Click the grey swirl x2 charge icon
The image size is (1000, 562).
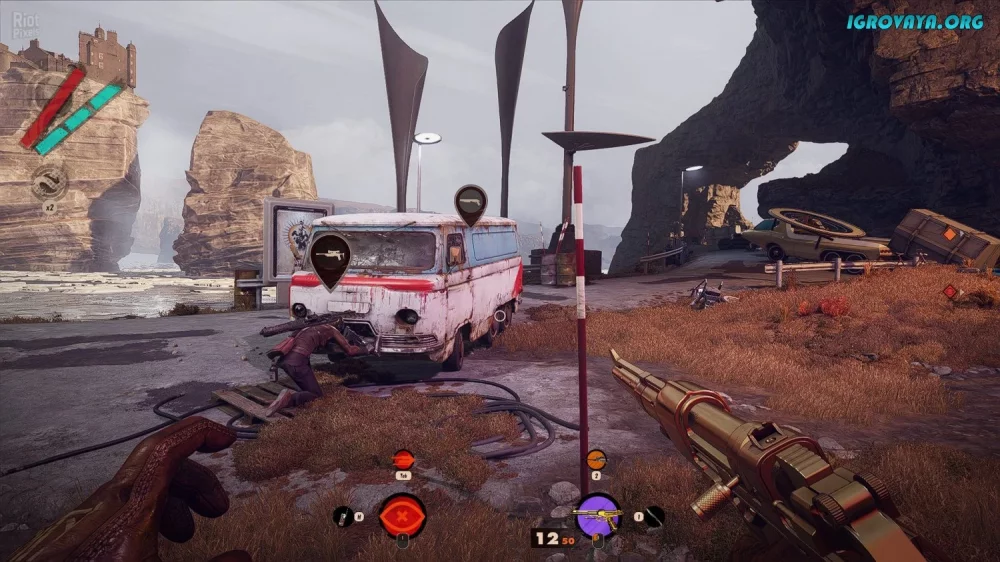click(x=48, y=181)
